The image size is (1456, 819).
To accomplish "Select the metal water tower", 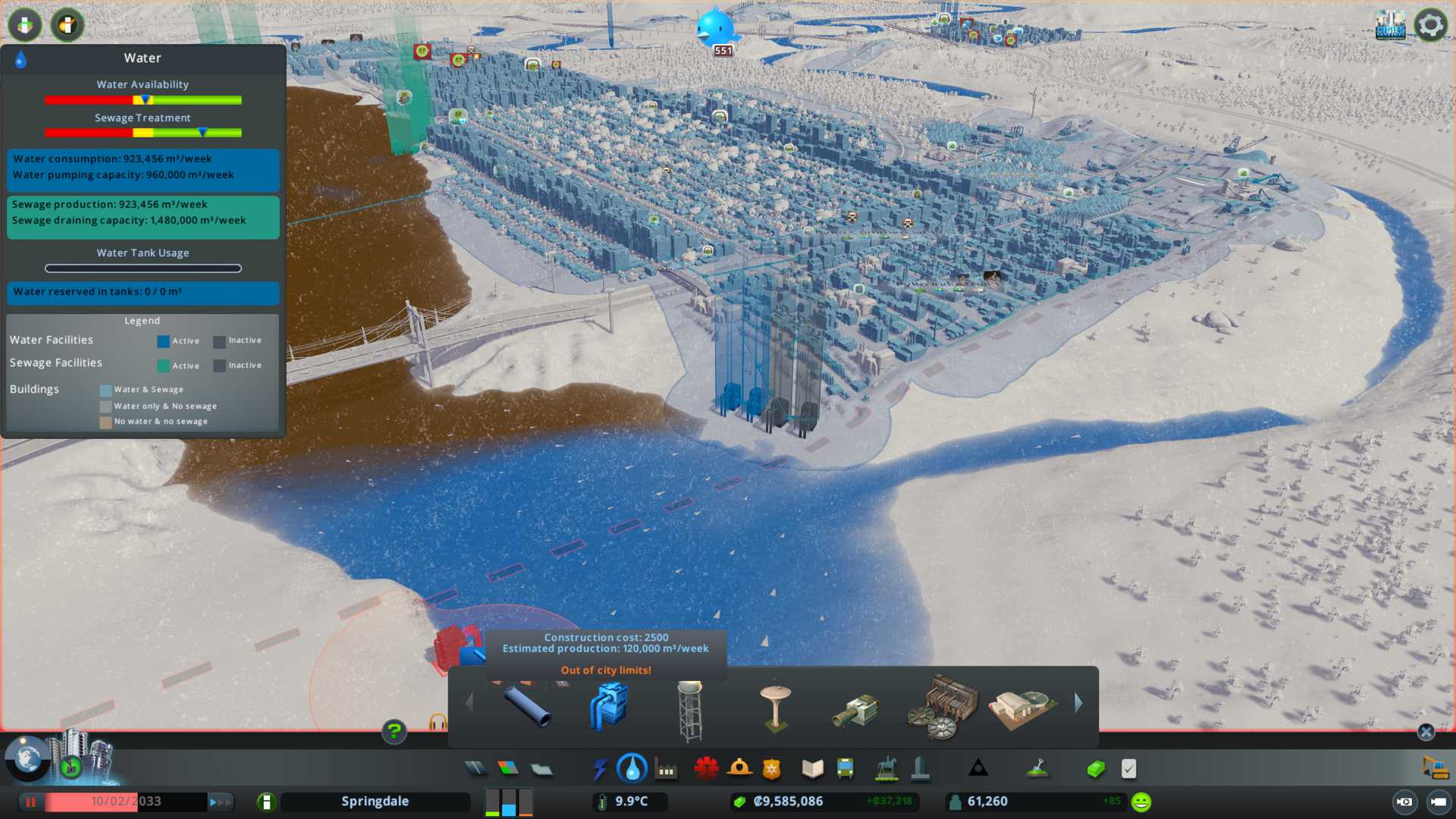I will pos(690,710).
